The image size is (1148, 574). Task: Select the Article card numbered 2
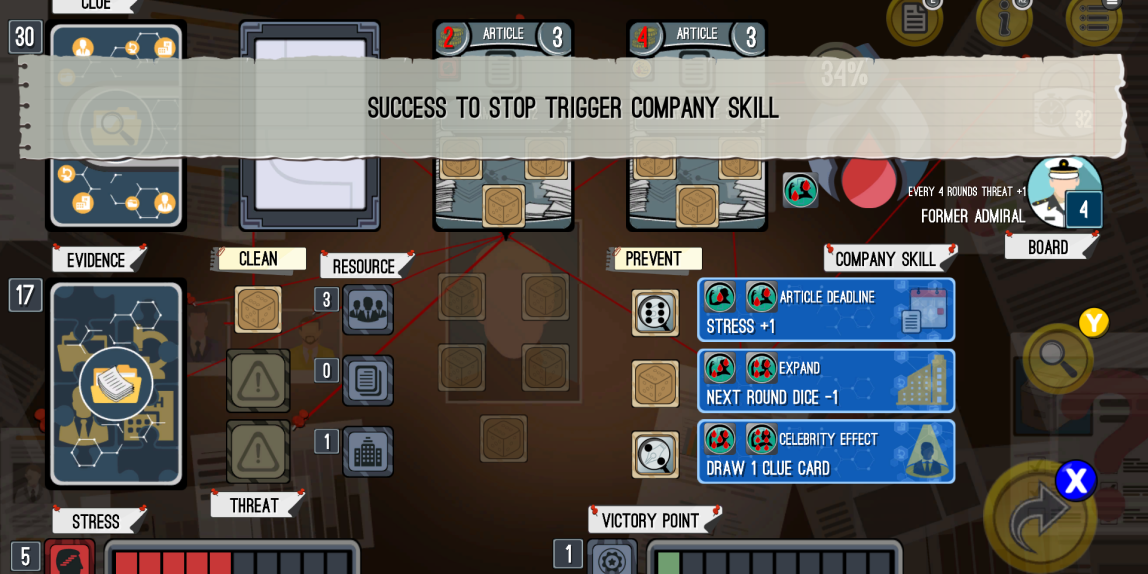tap(503, 125)
